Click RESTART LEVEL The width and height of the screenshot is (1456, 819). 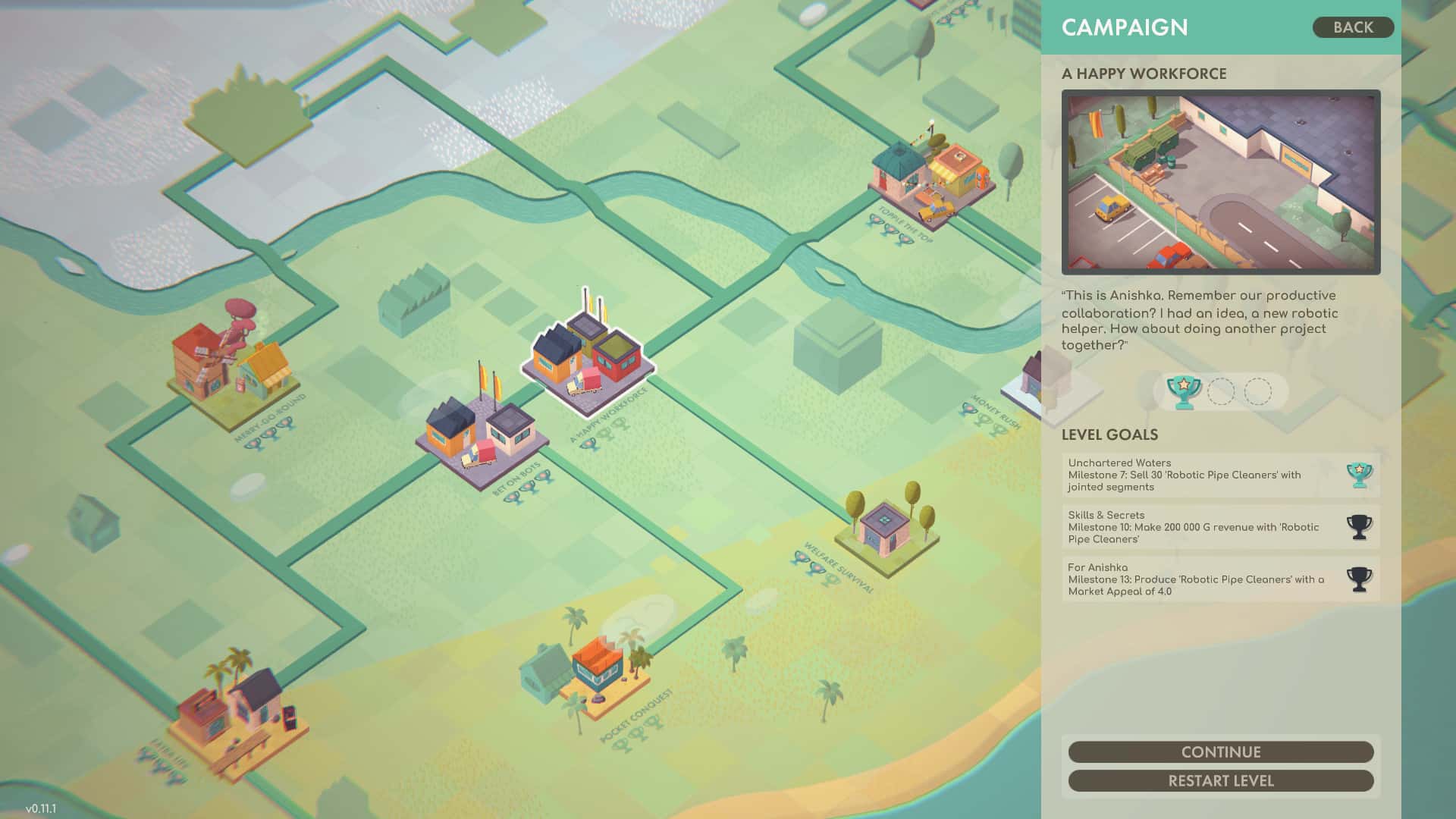[x=1220, y=780]
